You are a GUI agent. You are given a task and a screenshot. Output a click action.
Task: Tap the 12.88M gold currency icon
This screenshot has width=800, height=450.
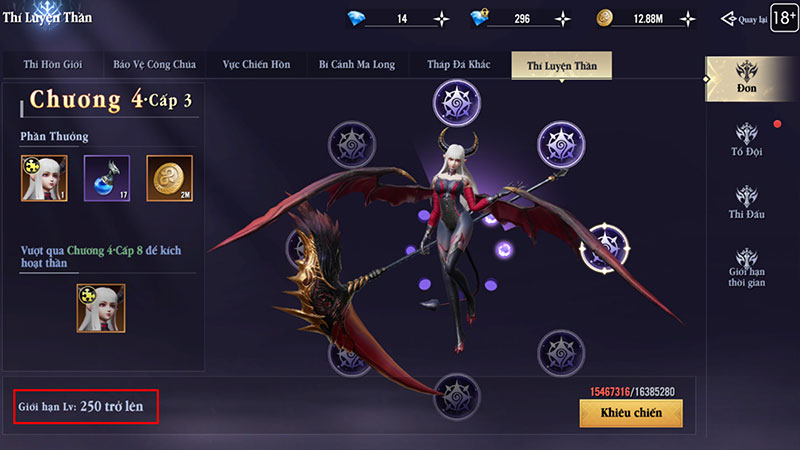[603, 19]
